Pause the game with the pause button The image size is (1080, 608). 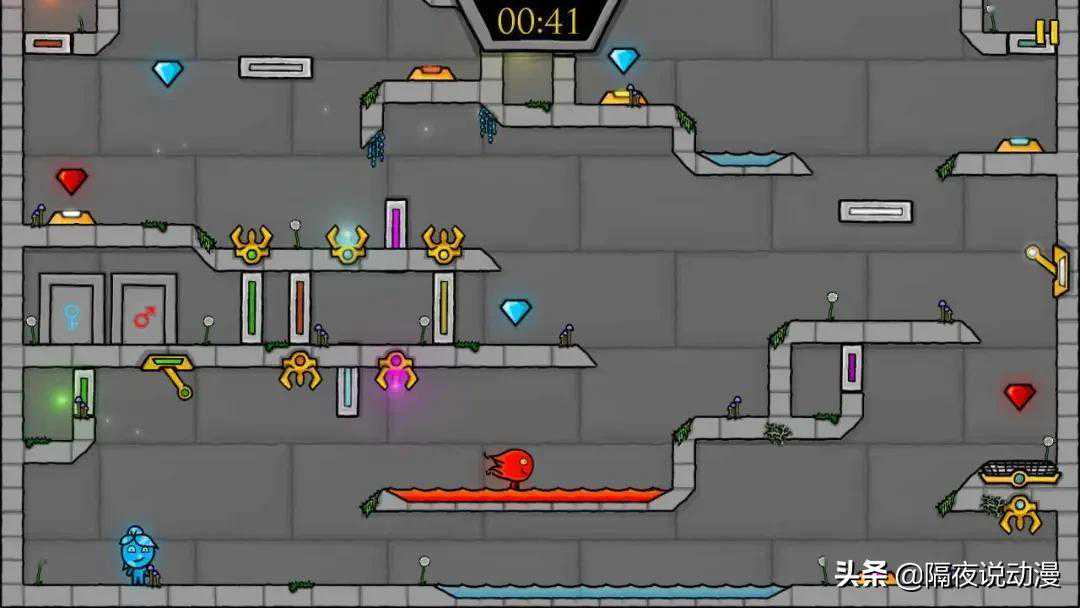tap(1046, 32)
